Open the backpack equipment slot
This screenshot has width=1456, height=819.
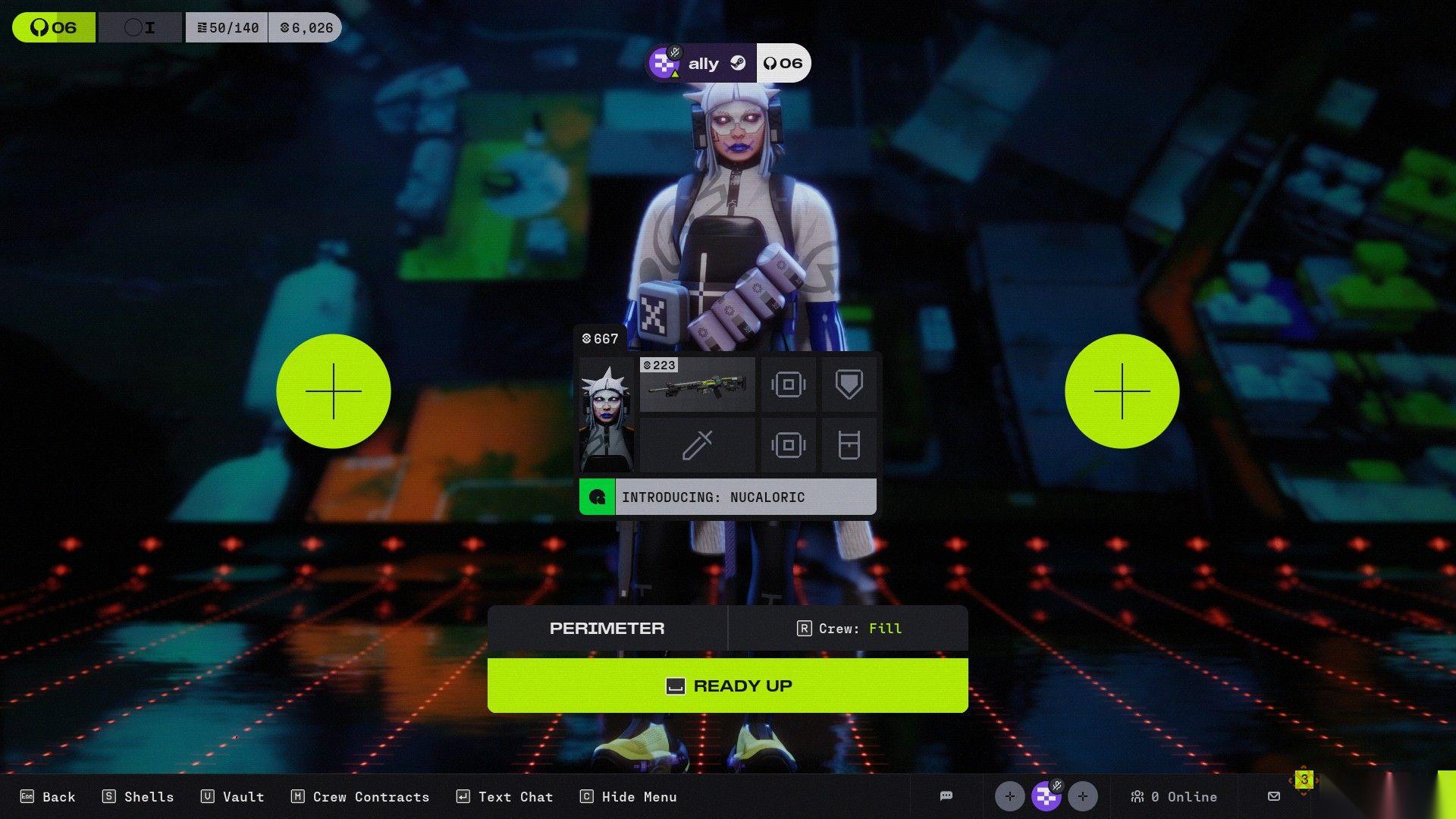849,445
